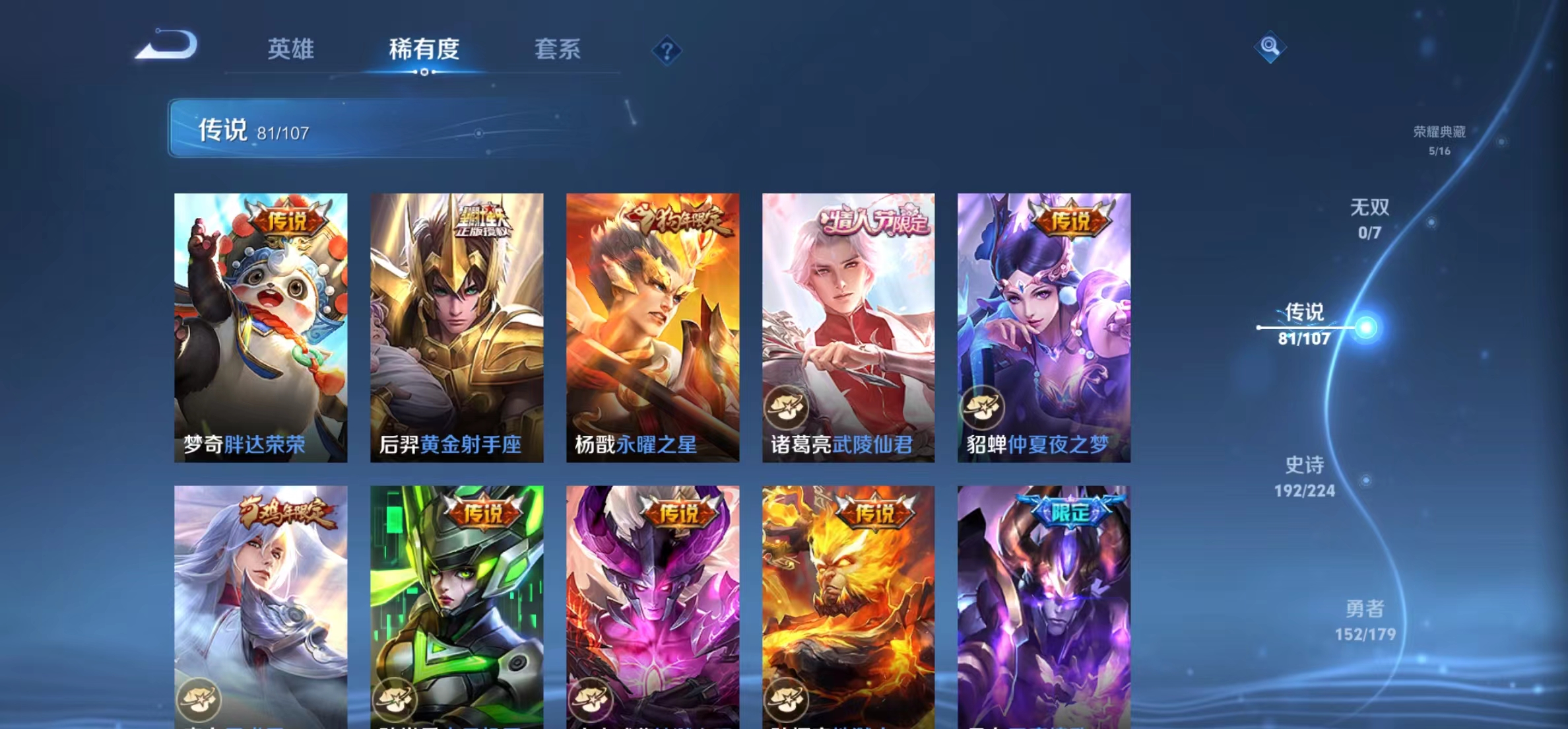Jump to the 荣耀典藏 rarity category
The width and height of the screenshot is (1568, 729).
click(x=1441, y=141)
